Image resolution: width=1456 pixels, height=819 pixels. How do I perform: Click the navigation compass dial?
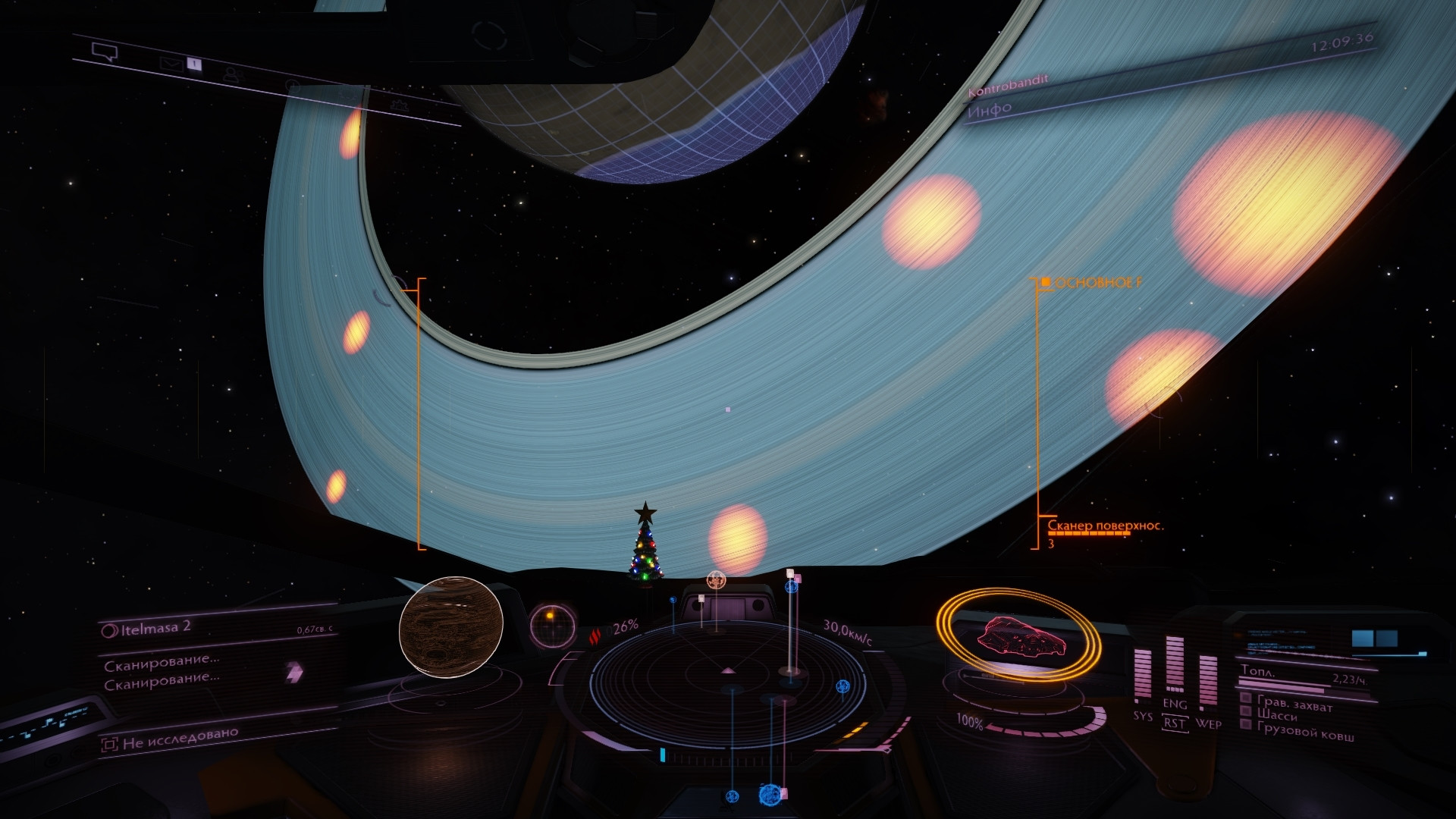tap(552, 625)
